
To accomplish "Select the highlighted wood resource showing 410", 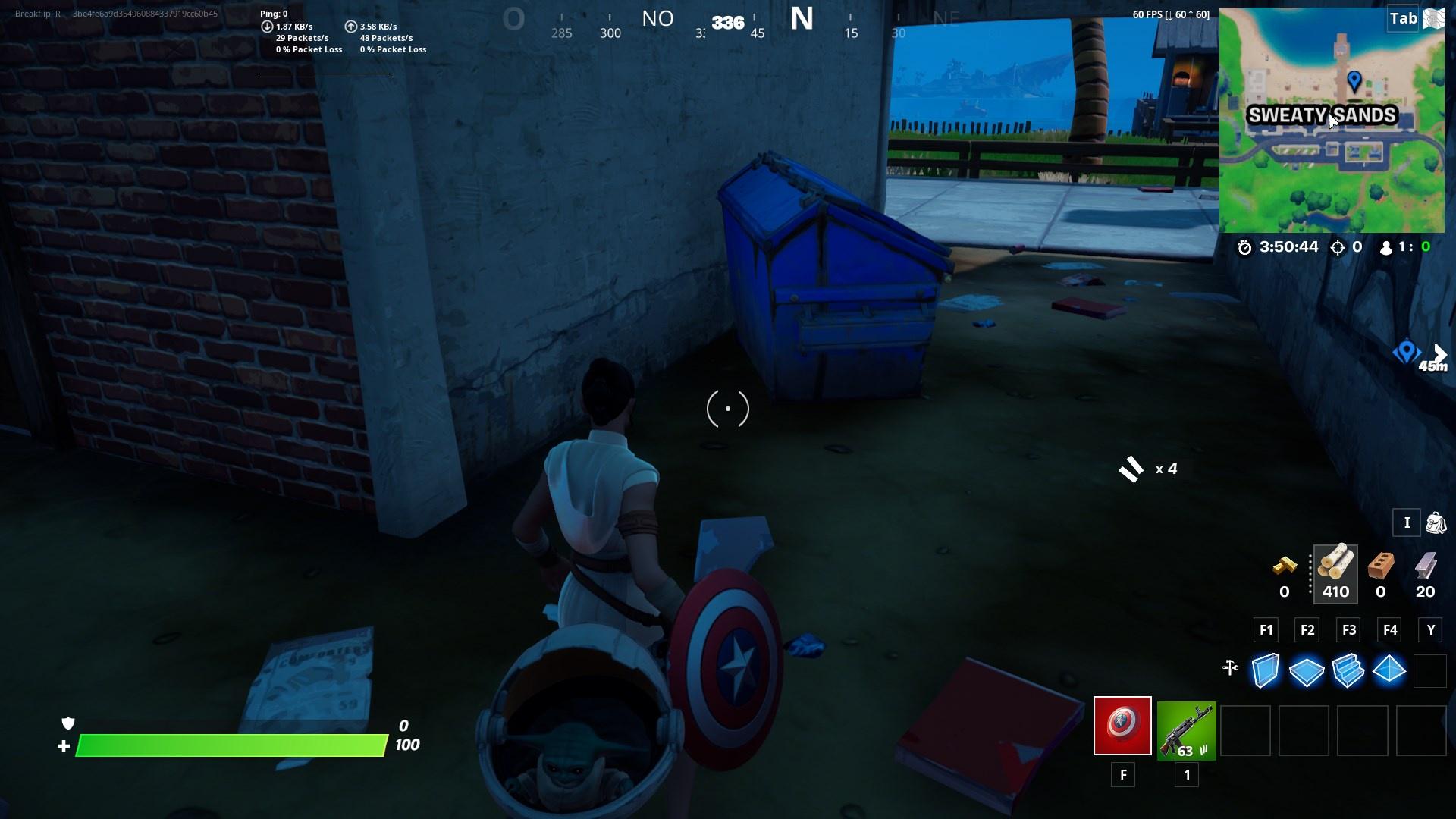I will click(1336, 573).
